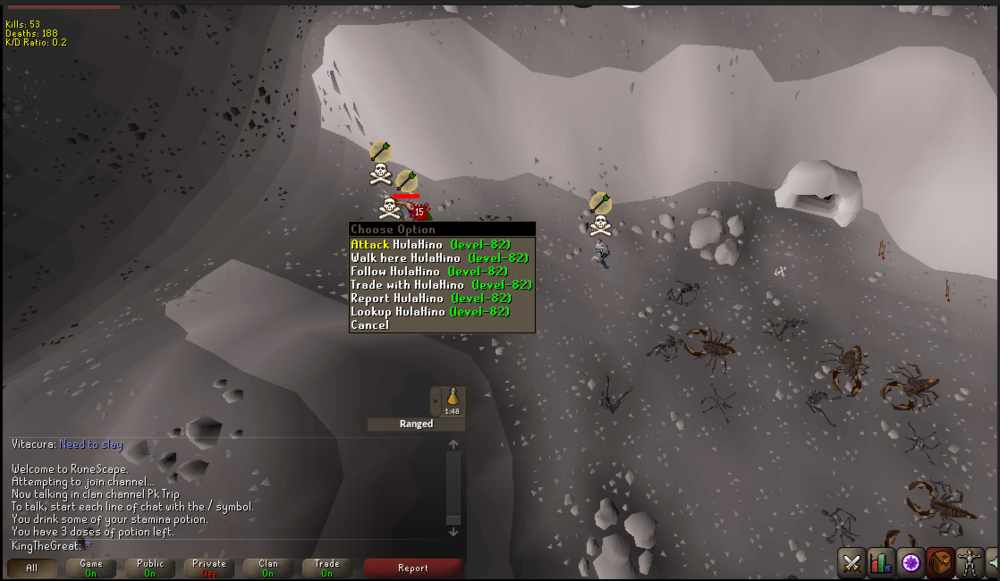Image resolution: width=1000 pixels, height=581 pixels.
Task: Open the Game chat filter tab
Action: pos(91,568)
